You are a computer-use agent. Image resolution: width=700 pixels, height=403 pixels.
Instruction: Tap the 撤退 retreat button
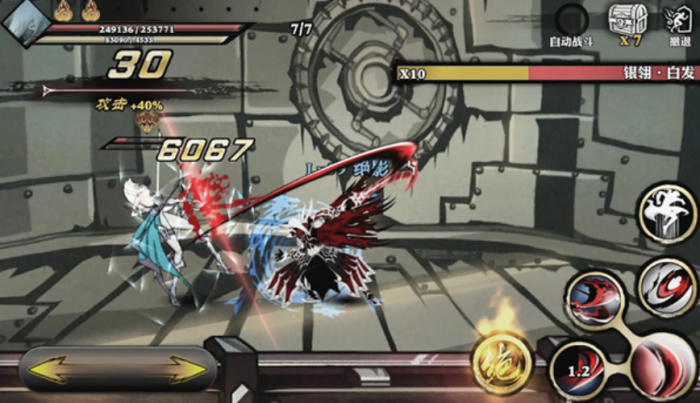pos(679,21)
